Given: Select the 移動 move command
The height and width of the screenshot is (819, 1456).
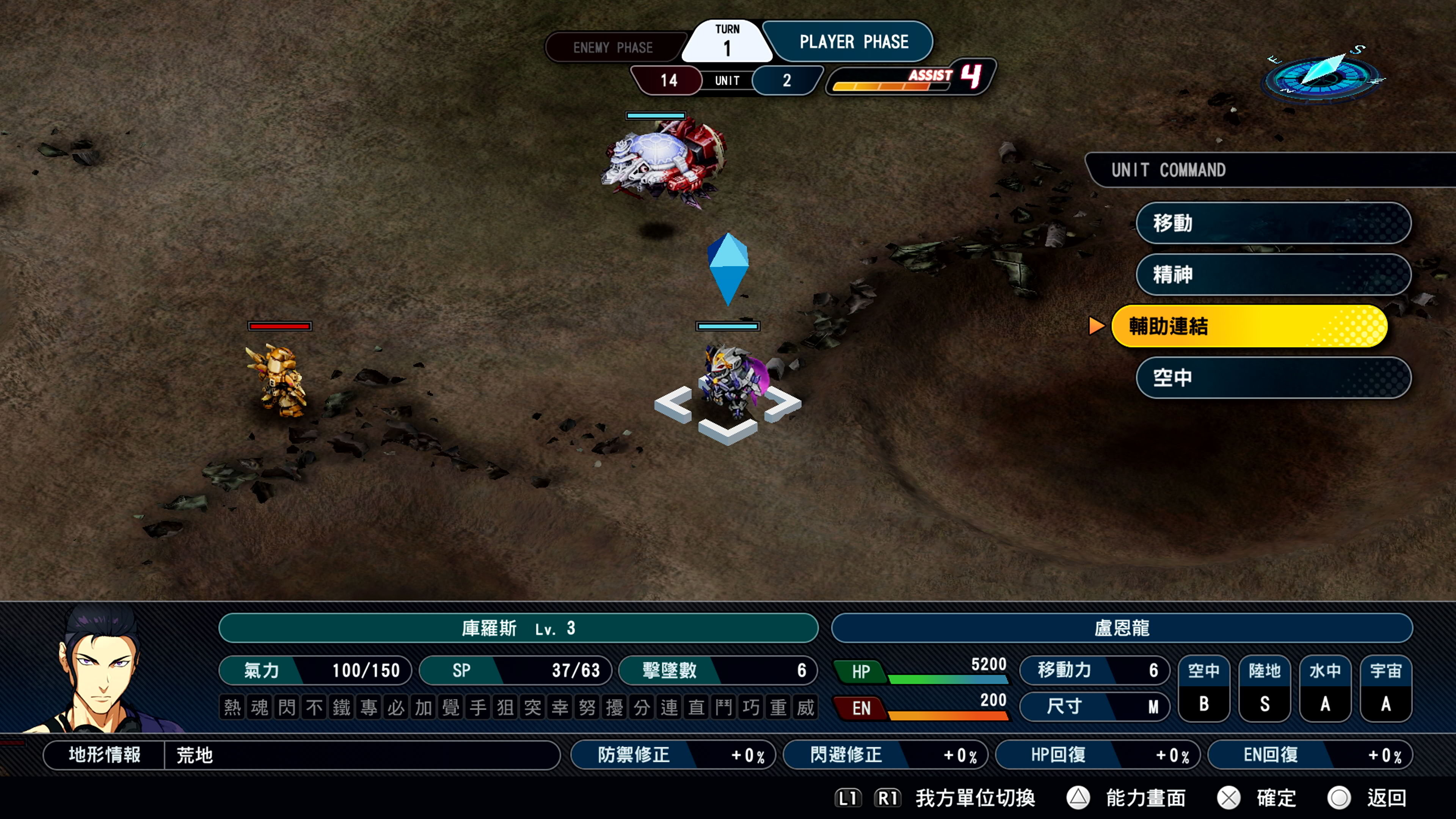Looking at the screenshot, I should point(1273,223).
